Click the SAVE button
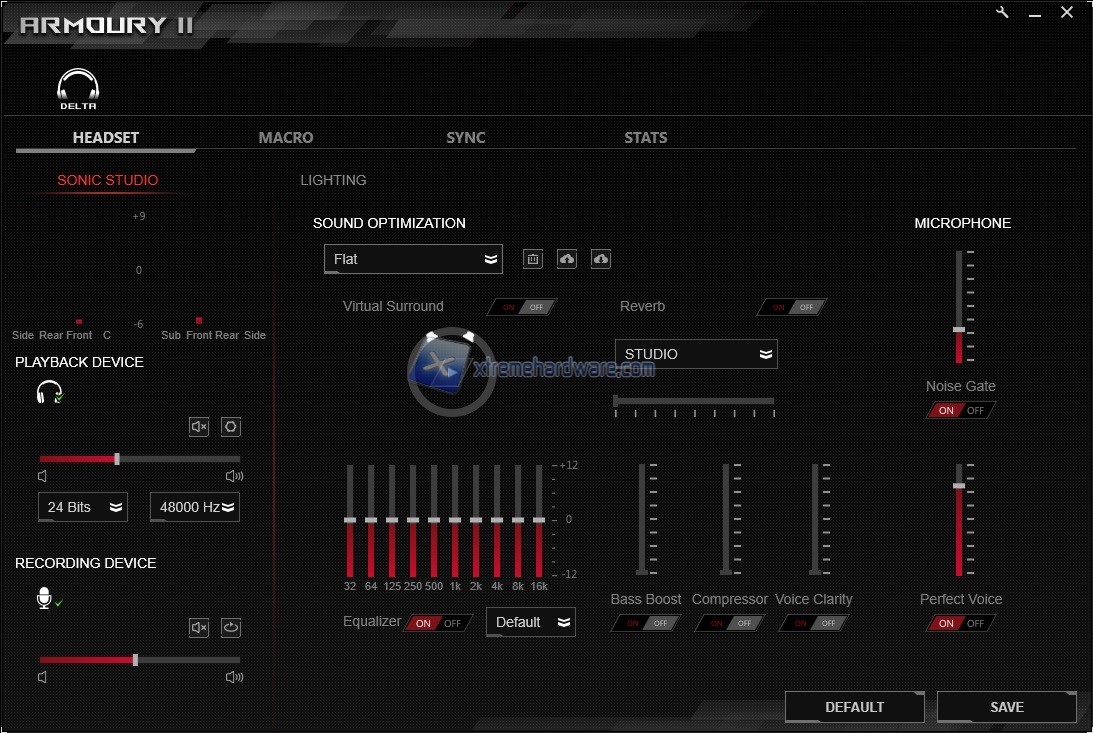 1006,707
